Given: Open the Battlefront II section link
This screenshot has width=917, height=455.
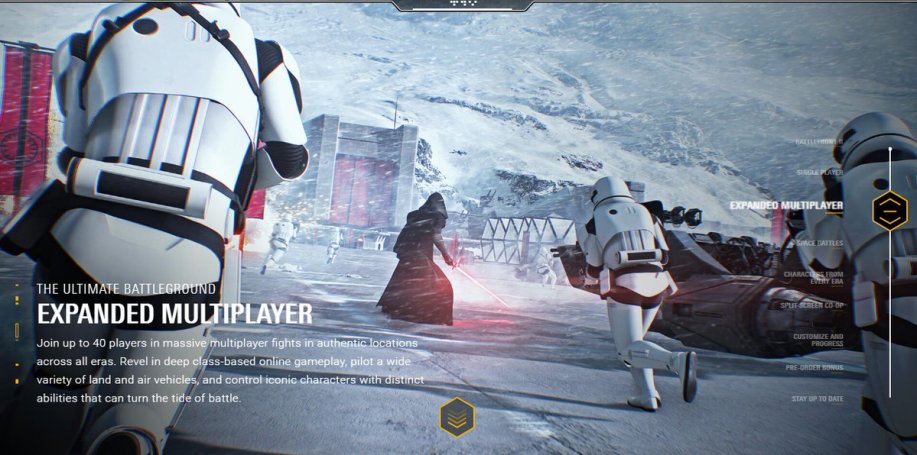Looking at the screenshot, I should tap(818, 142).
